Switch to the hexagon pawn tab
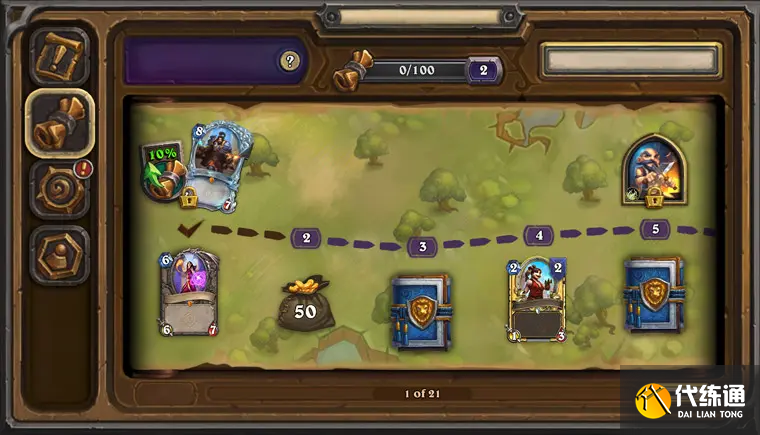The image size is (760, 435). point(58,255)
